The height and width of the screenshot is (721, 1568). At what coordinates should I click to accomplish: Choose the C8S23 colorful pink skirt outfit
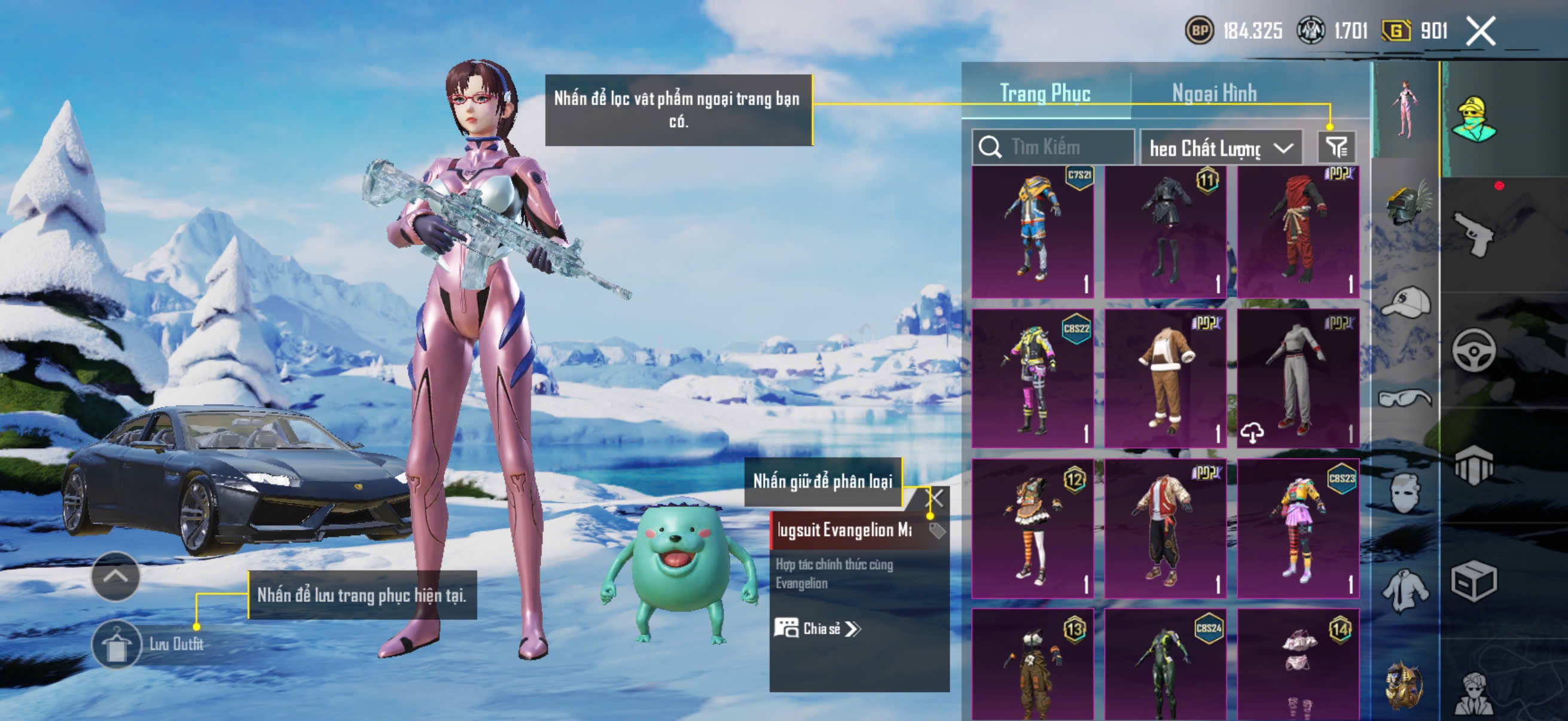coord(1298,528)
